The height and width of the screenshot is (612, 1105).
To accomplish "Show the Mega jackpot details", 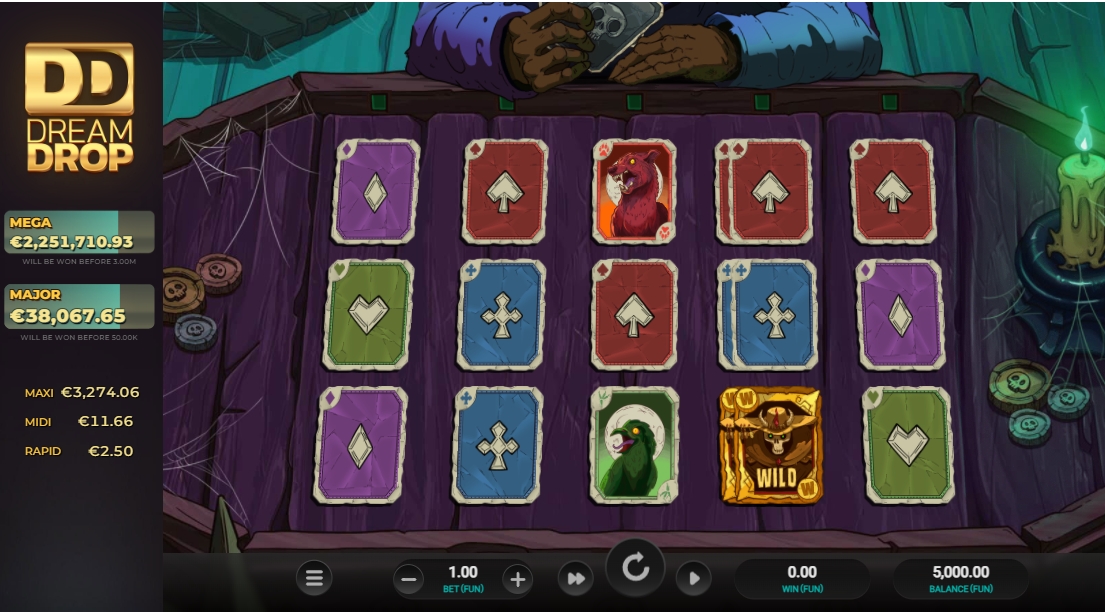I will click(x=80, y=232).
